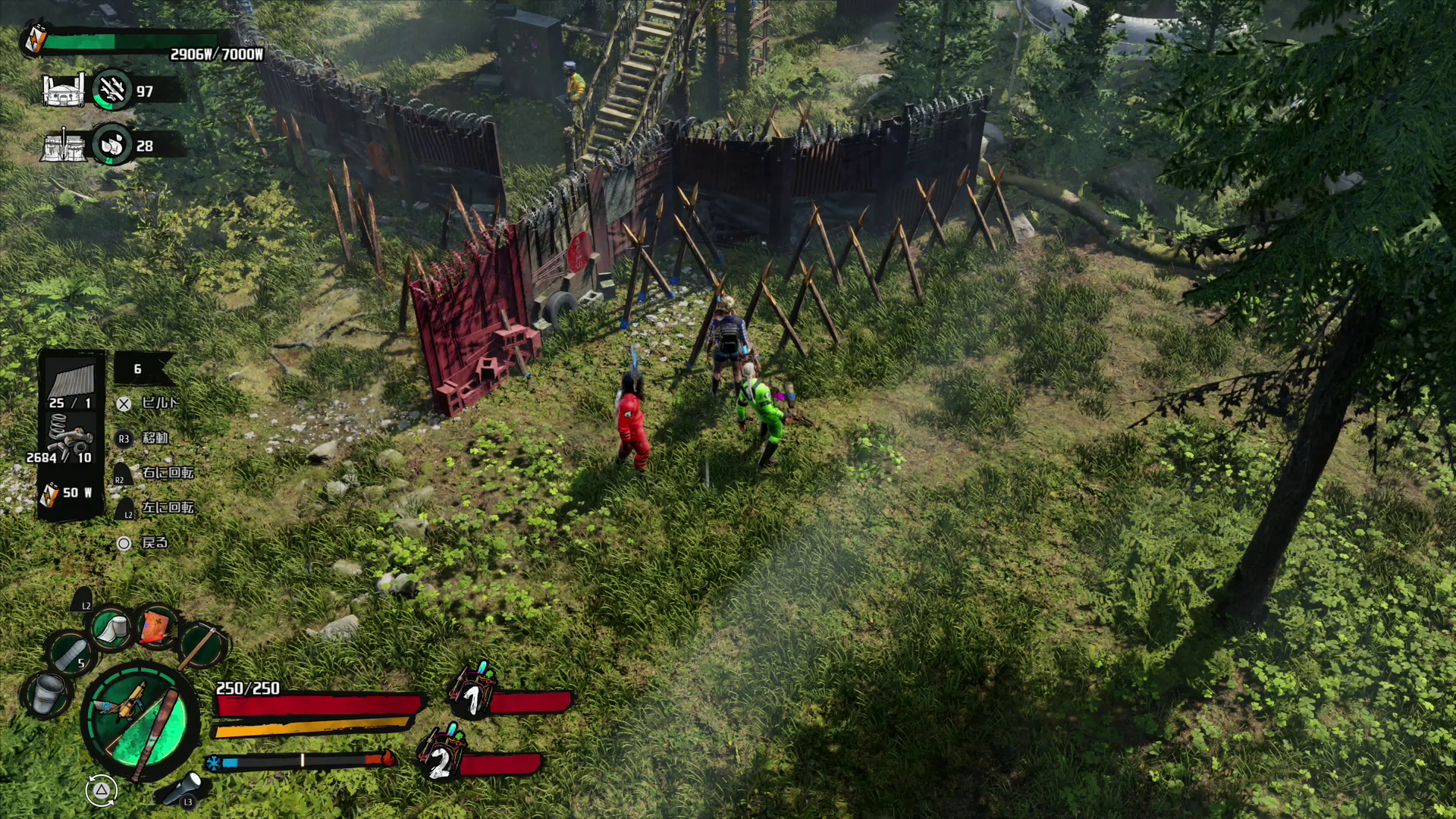Click teammate 1's backpack portrait

pyautogui.click(x=472, y=692)
